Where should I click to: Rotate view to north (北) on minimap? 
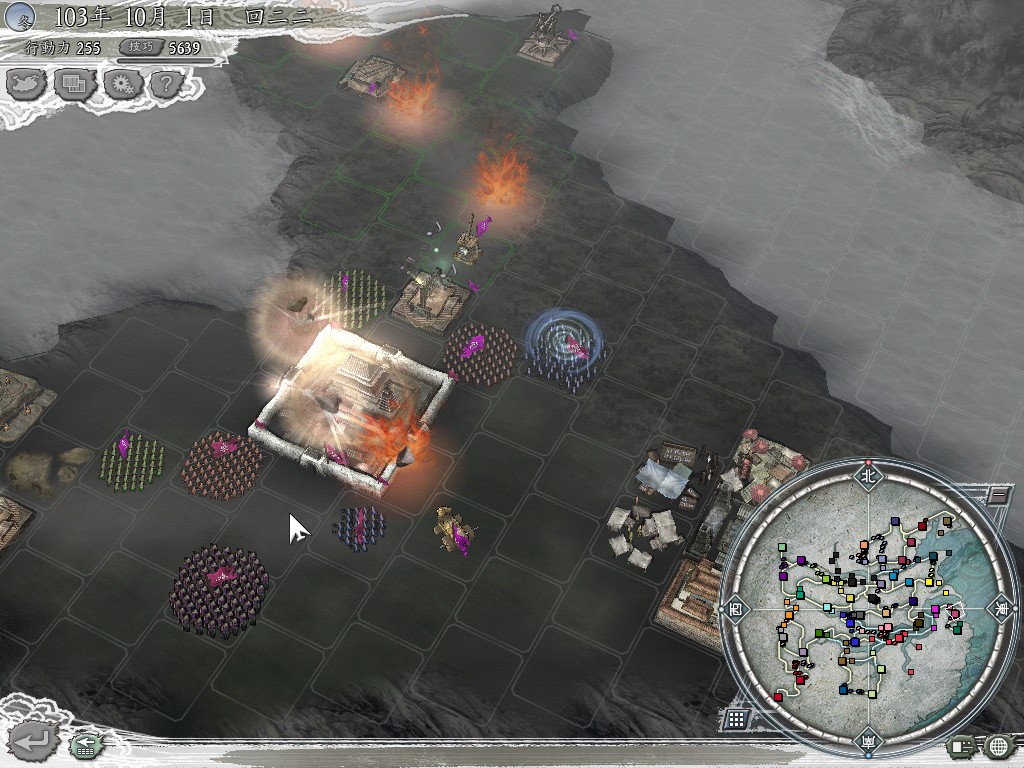pos(868,476)
